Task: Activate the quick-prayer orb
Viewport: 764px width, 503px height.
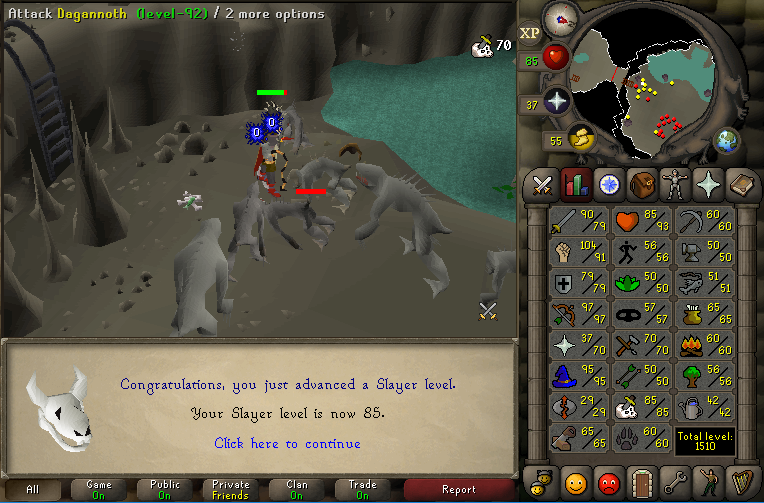Action: pyautogui.click(x=556, y=101)
